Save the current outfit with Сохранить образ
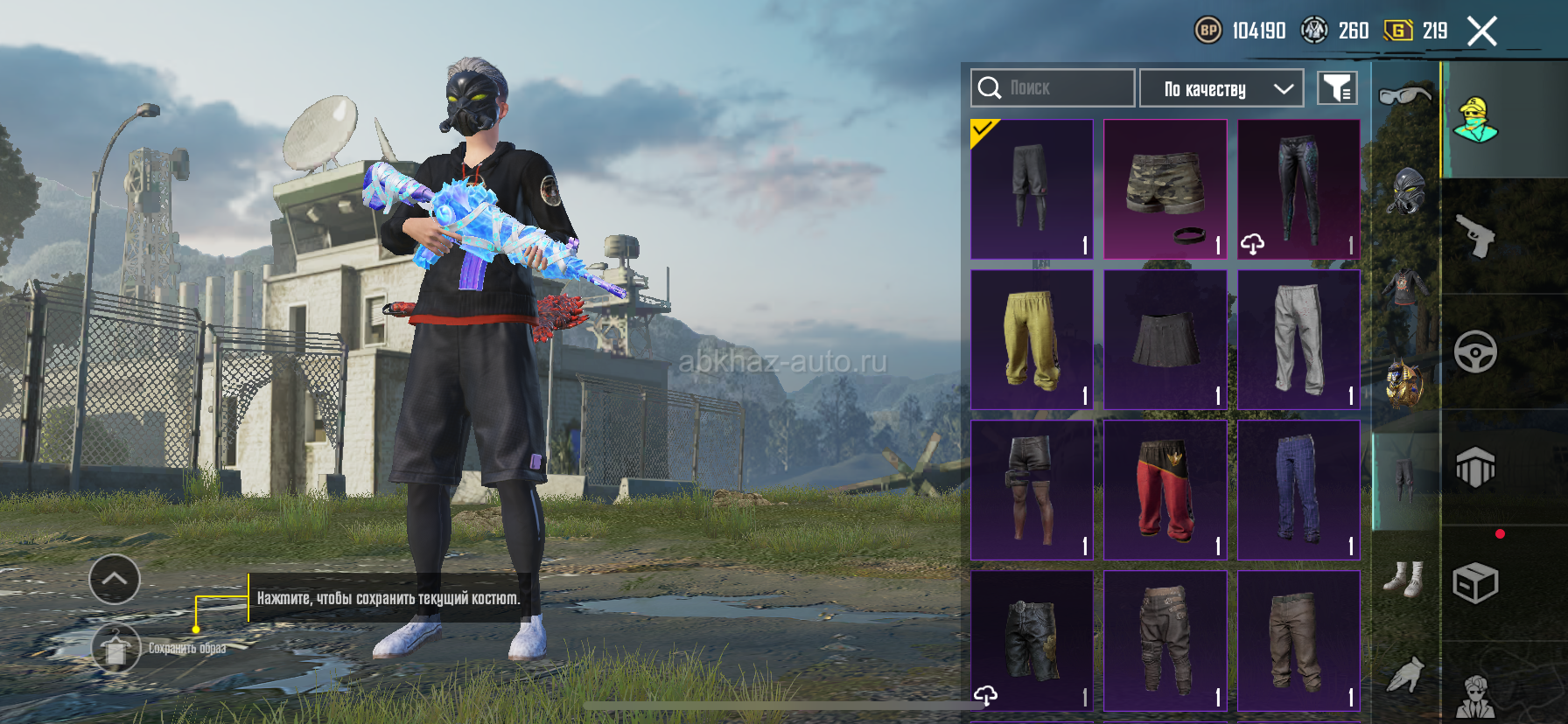The height and width of the screenshot is (724, 1568). (x=116, y=648)
